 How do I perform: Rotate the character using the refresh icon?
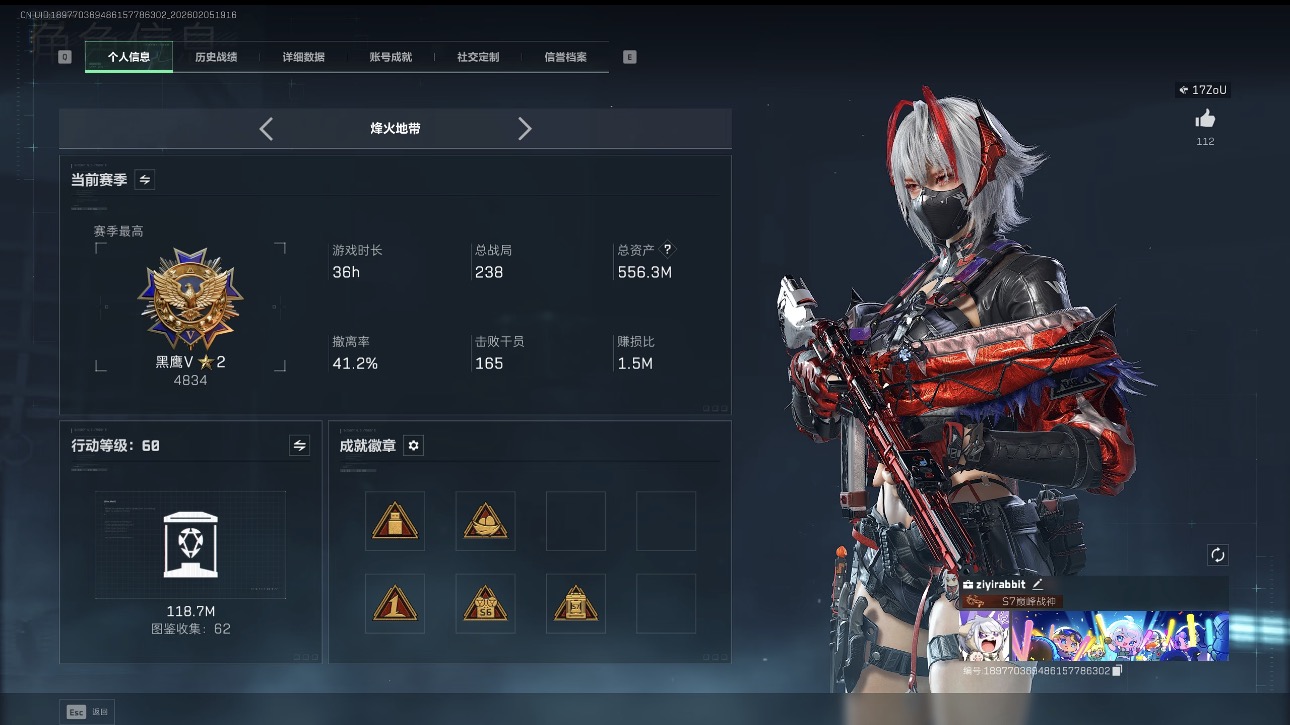(x=1217, y=554)
